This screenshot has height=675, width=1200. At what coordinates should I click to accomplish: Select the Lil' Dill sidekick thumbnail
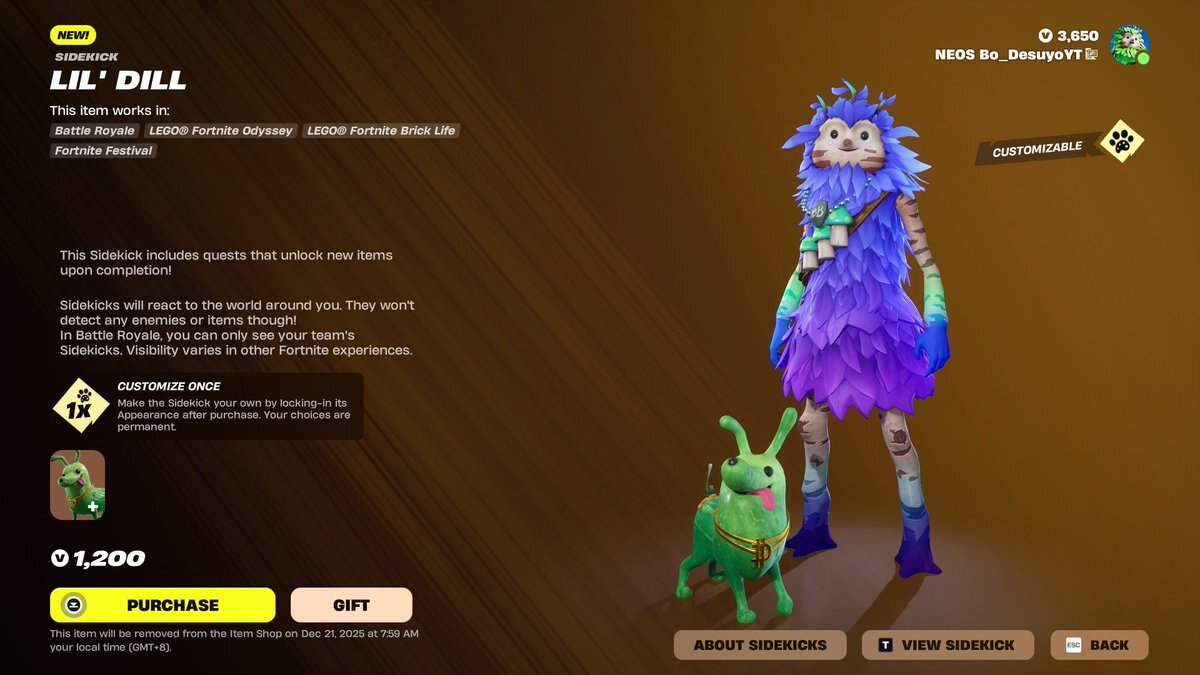click(x=78, y=485)
